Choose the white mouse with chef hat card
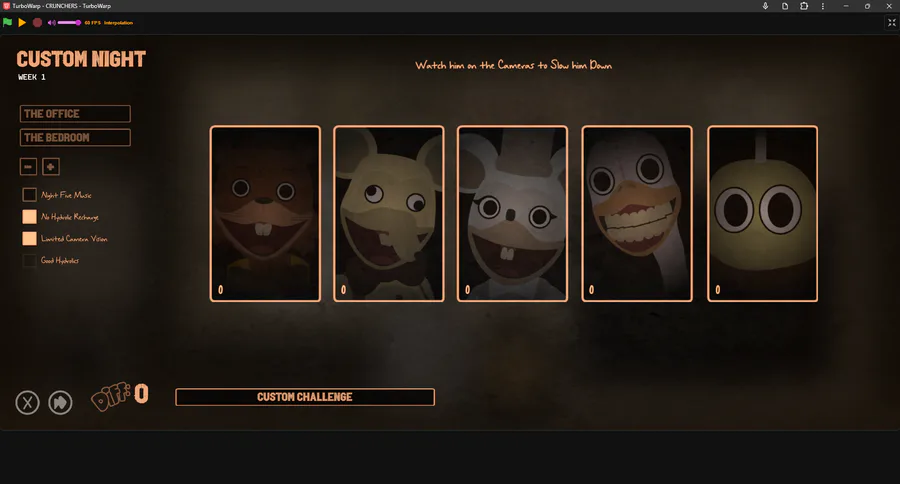 point(512,213)
